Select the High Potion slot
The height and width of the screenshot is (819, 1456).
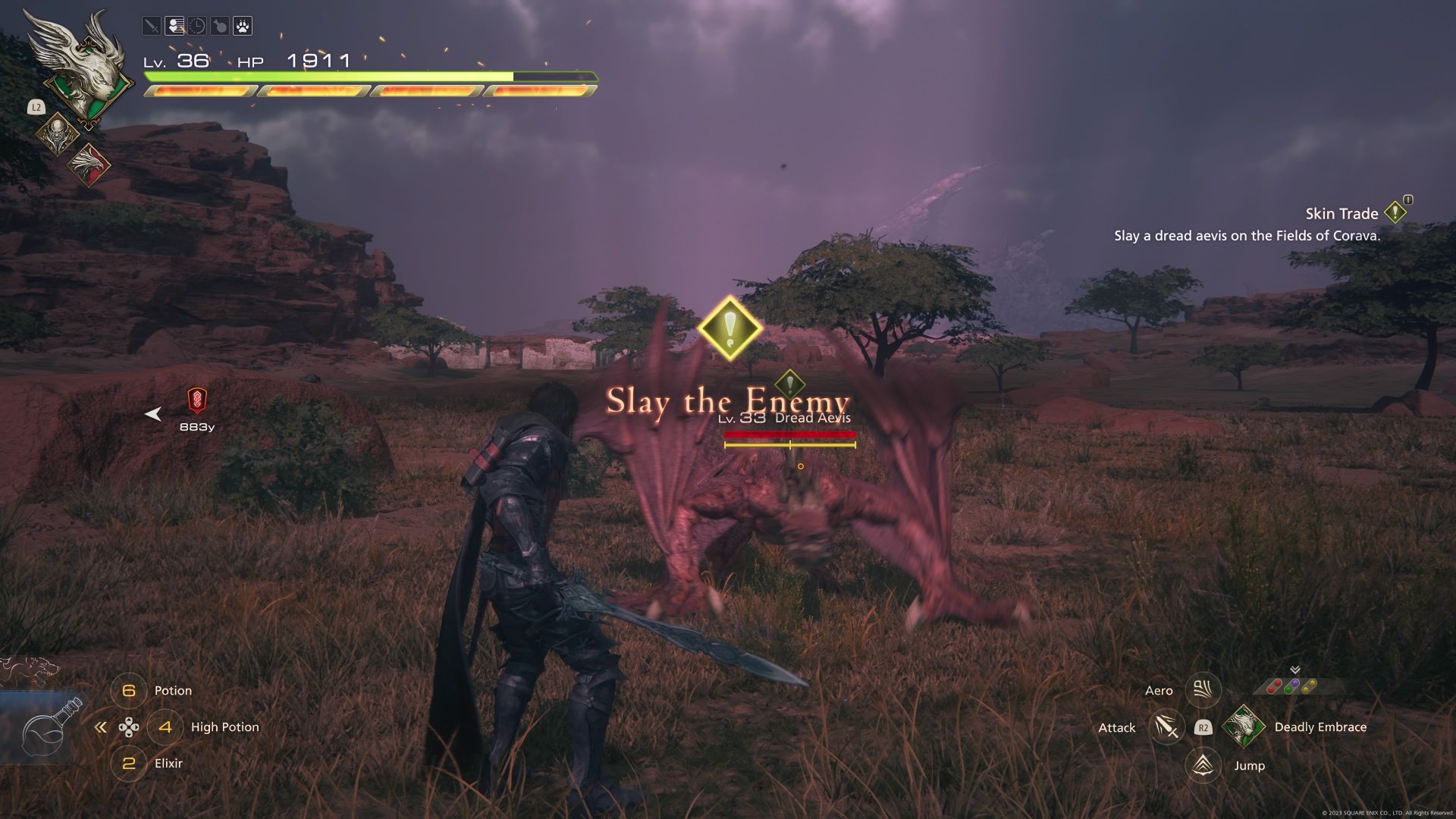(165, 727)
